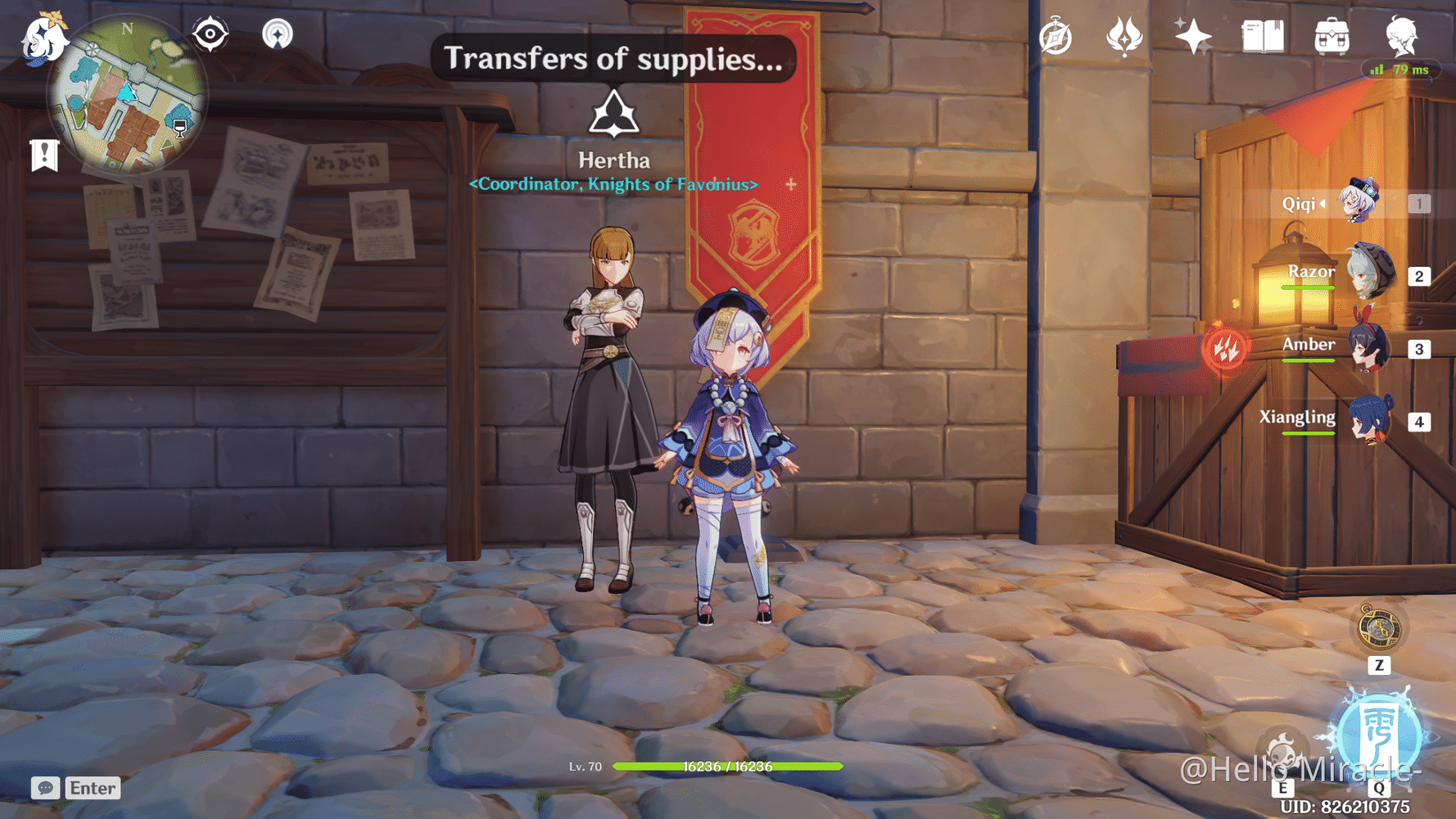Open the quest tracker exclamation tab
This screenshot has width=1456, height=819.
tap(43, 152)
